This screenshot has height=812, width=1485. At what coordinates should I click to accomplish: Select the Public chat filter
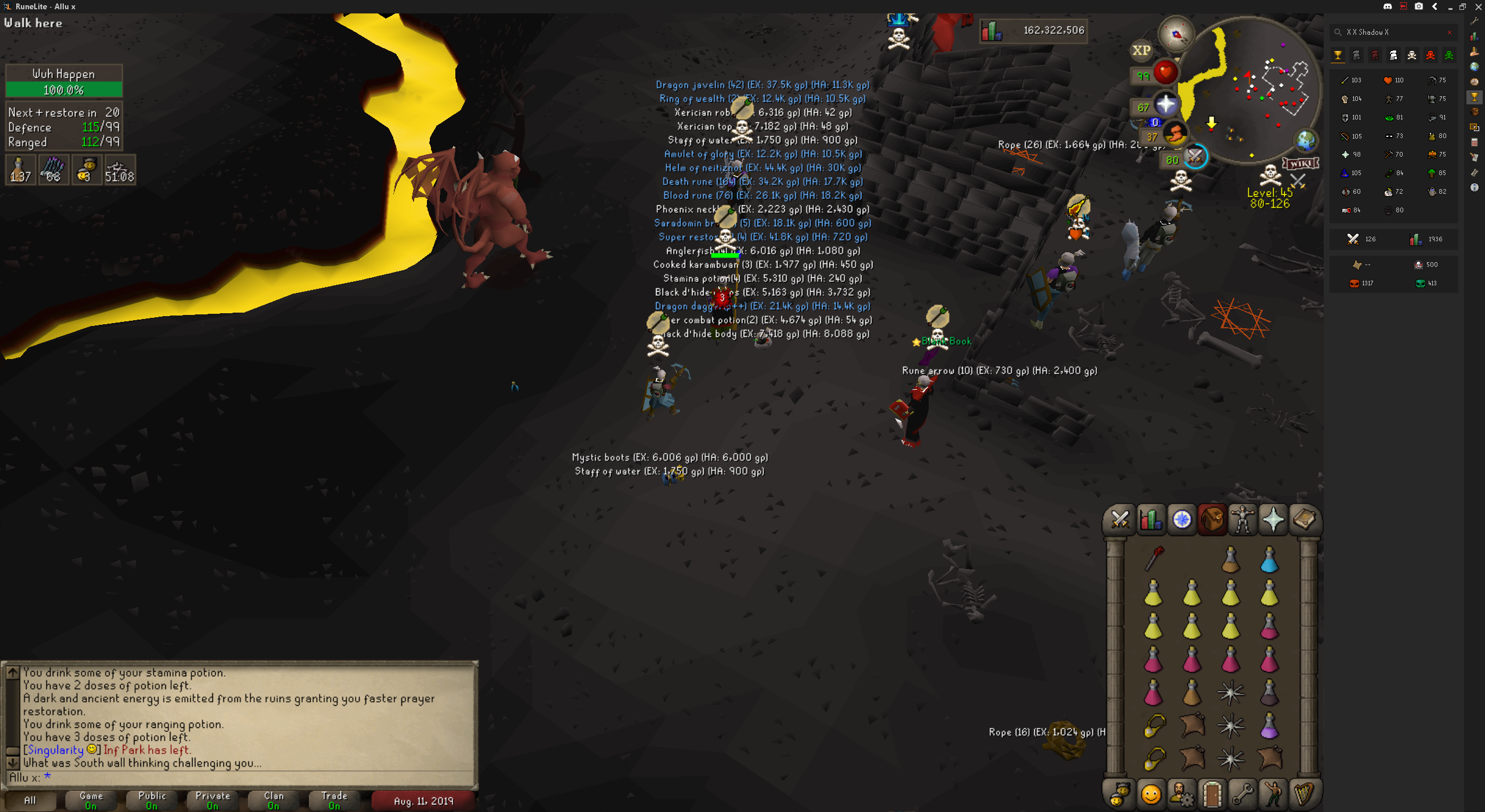152,800
